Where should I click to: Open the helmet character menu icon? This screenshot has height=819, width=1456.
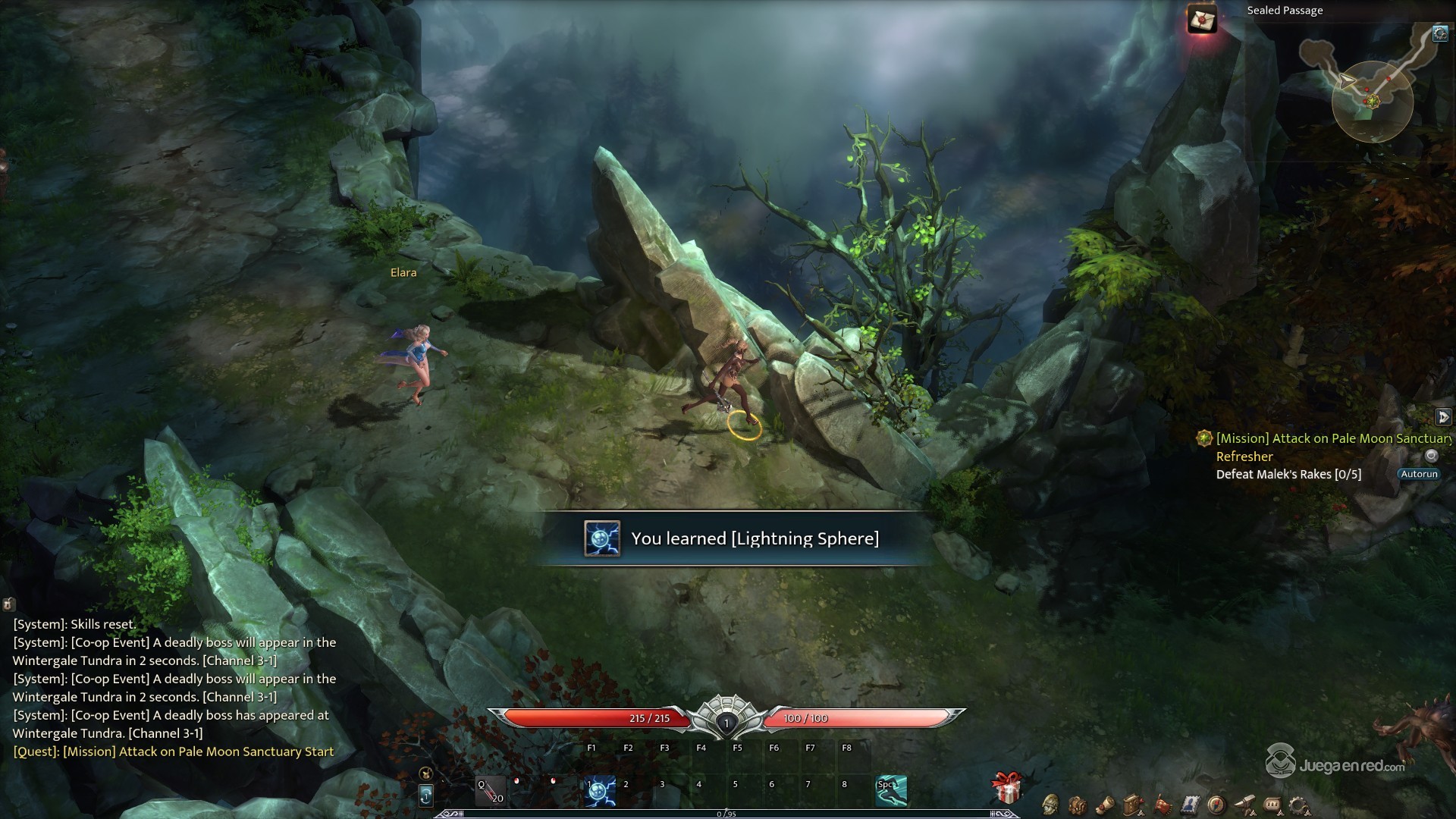click(1051, 804)
